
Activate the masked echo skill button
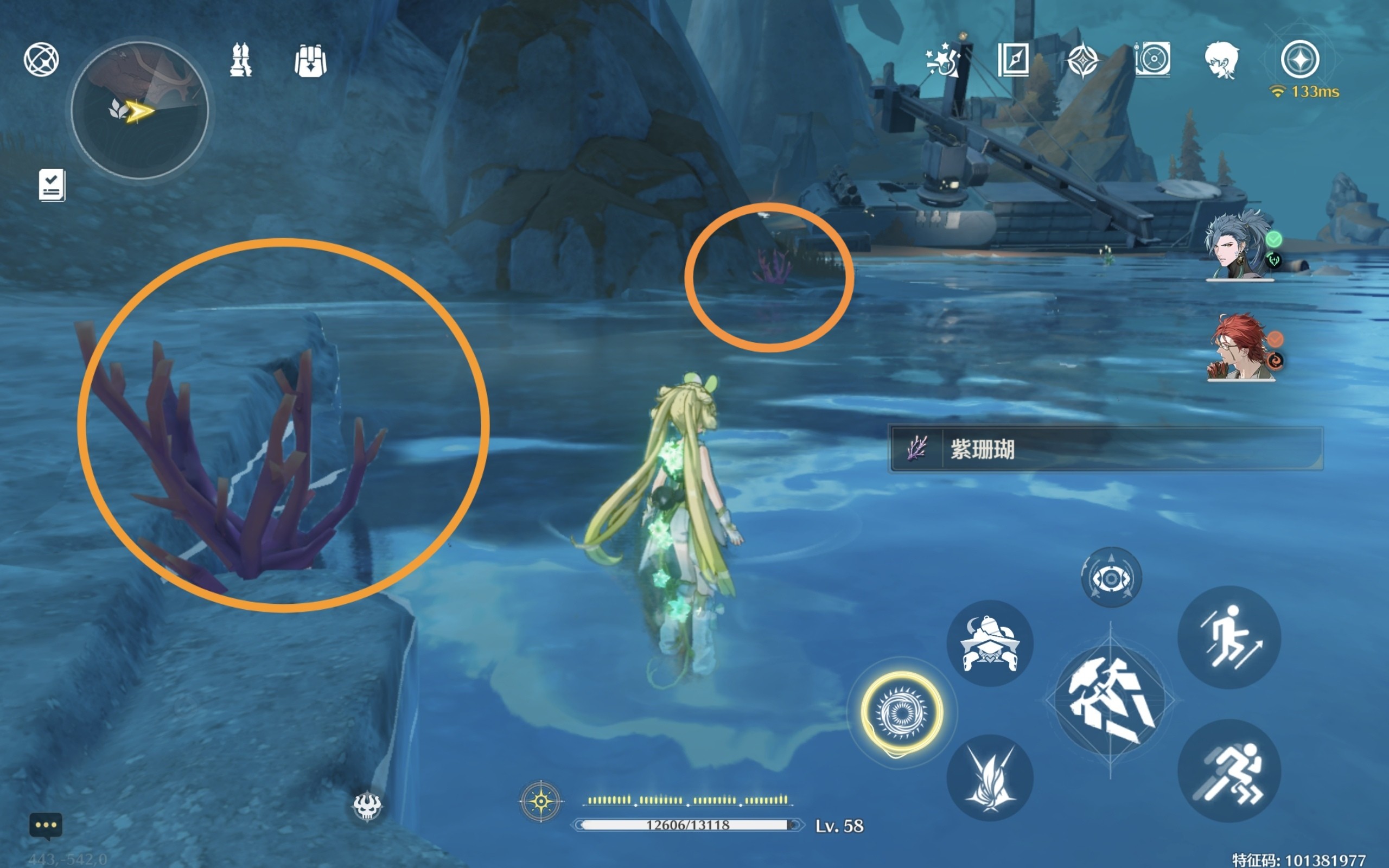[x=990, y=643]
